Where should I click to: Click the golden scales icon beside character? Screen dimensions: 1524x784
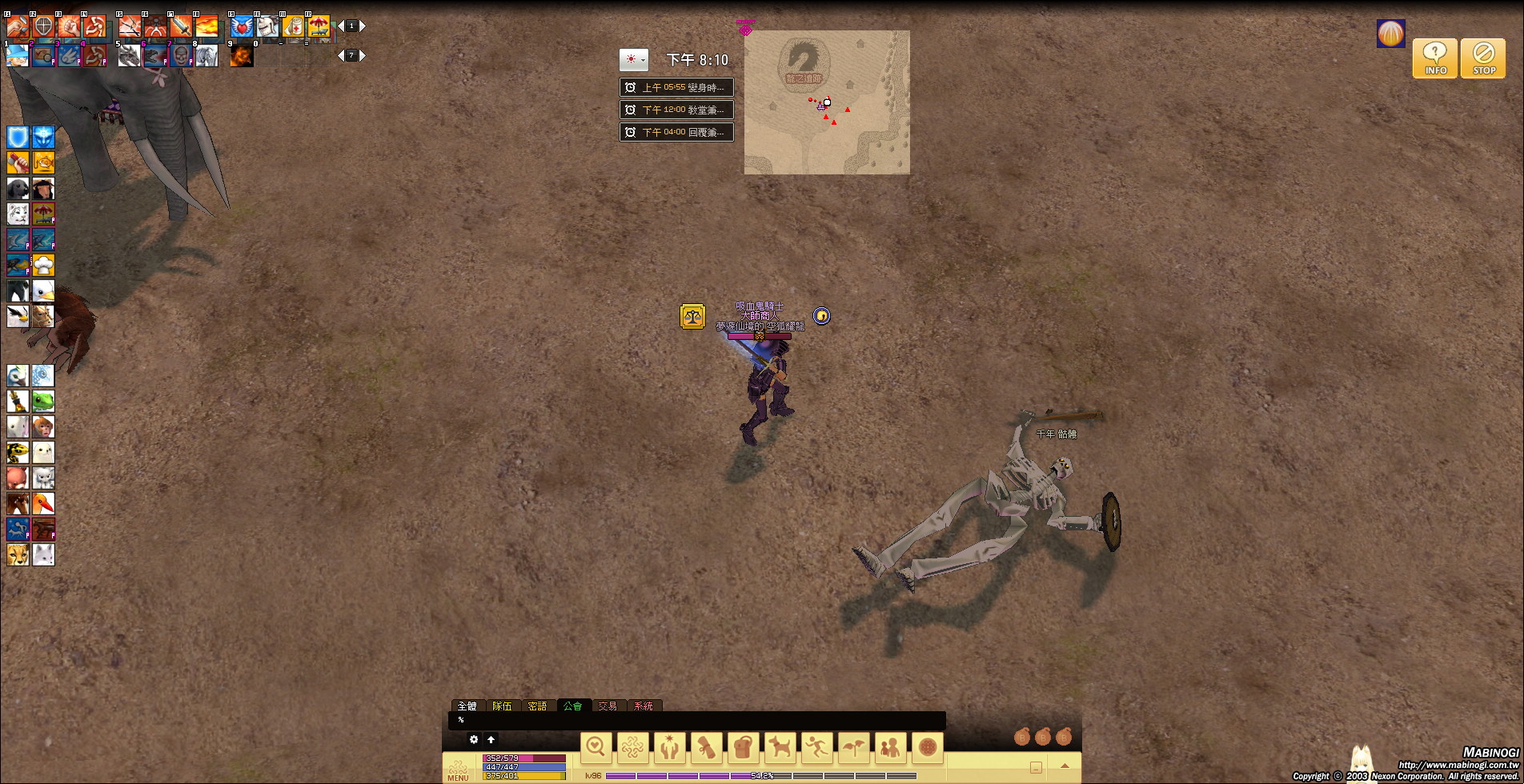pyautogui.click(x=692, y=317)
